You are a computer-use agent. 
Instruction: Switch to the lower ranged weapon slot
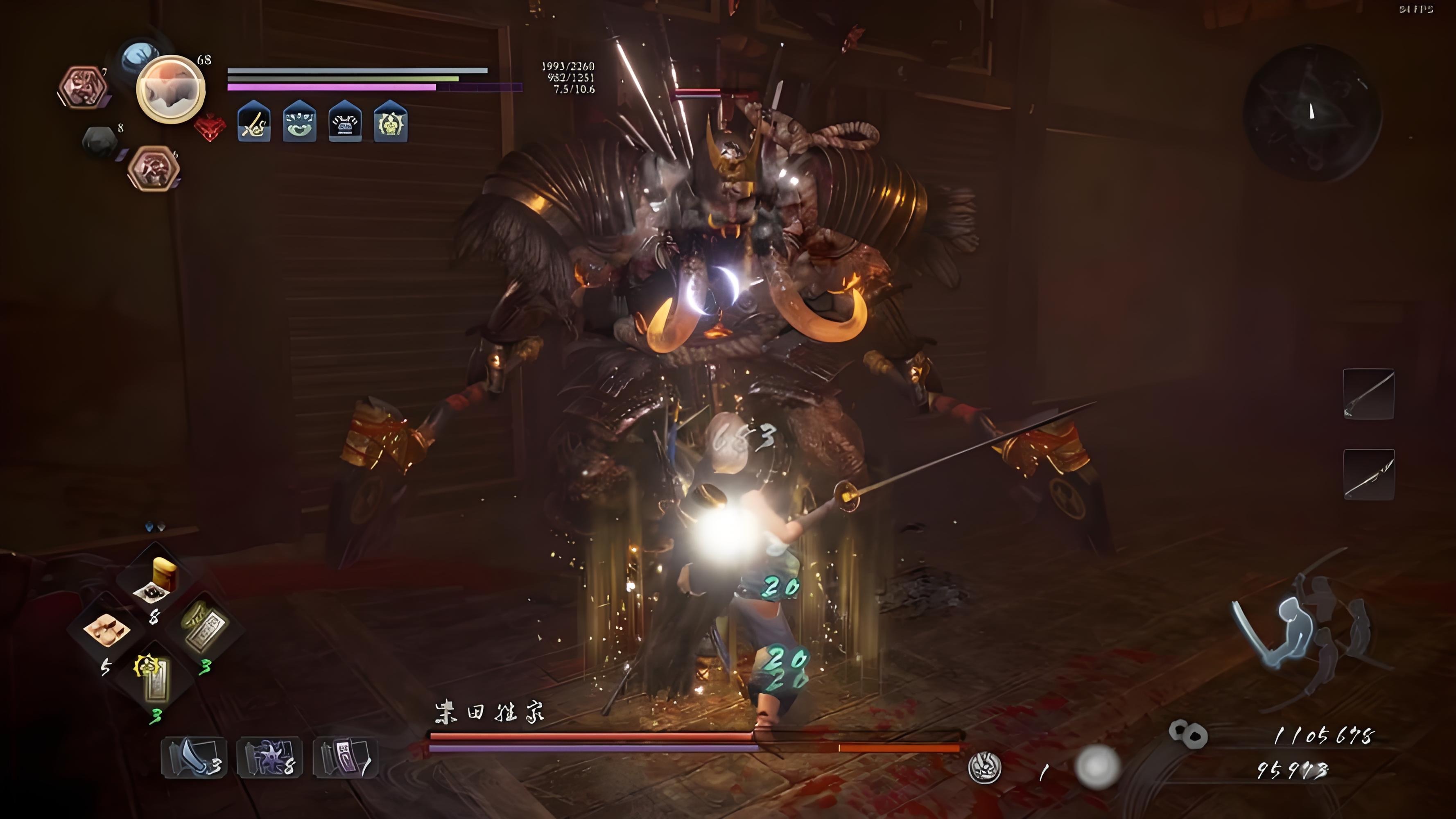tap(1368, 474)
